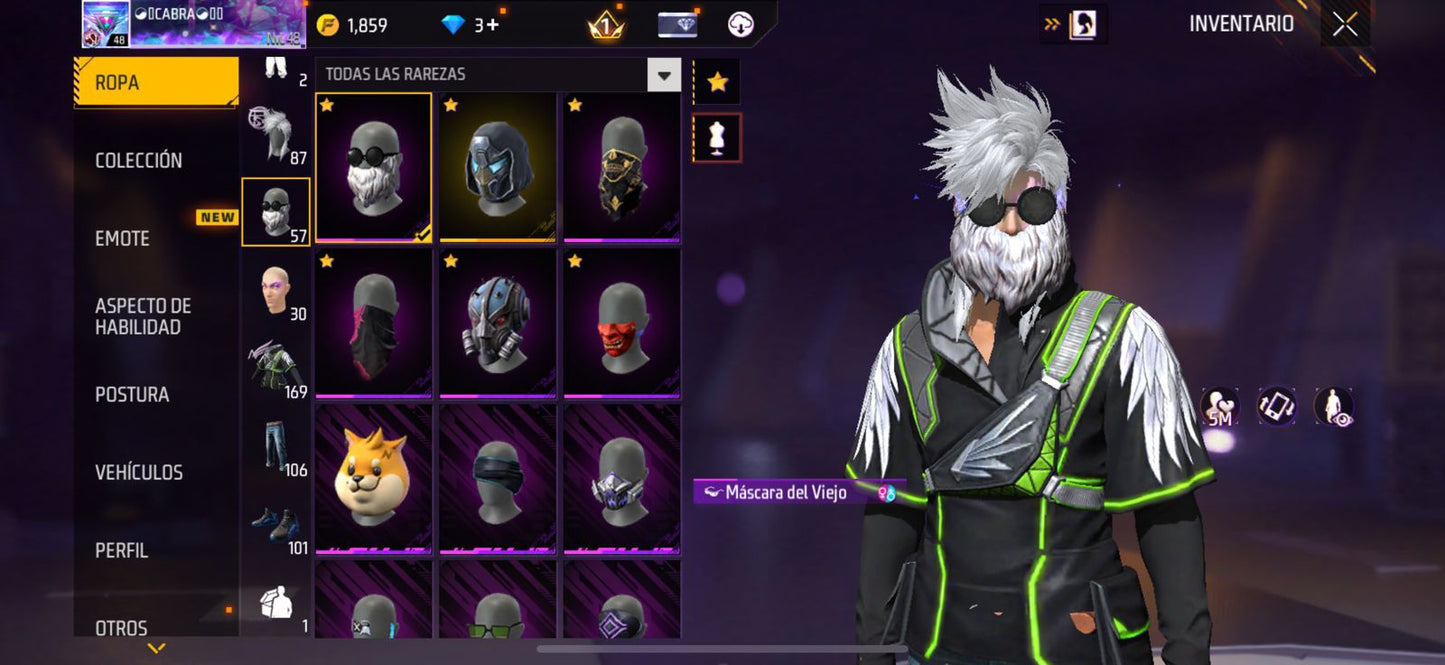Choose the red oni mask item
1445x665 pixels.
point(622,323)
